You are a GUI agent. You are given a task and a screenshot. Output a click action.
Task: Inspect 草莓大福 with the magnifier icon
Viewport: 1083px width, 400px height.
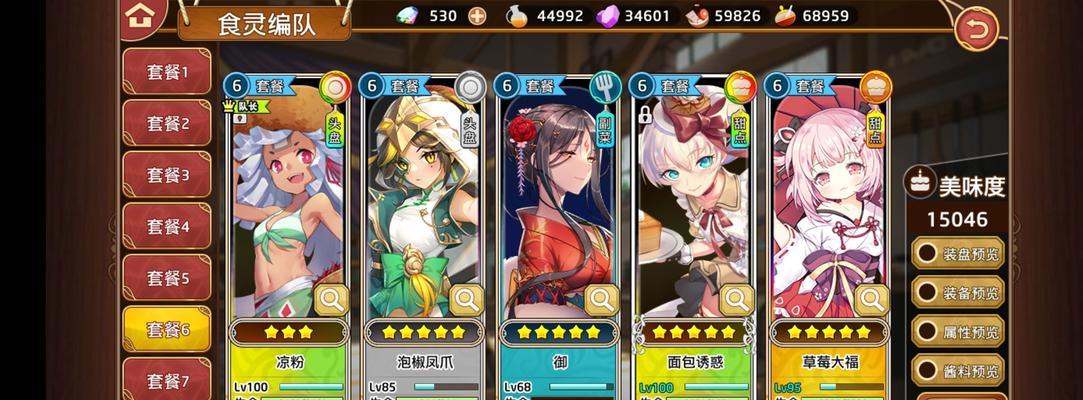tap(872, 299)
